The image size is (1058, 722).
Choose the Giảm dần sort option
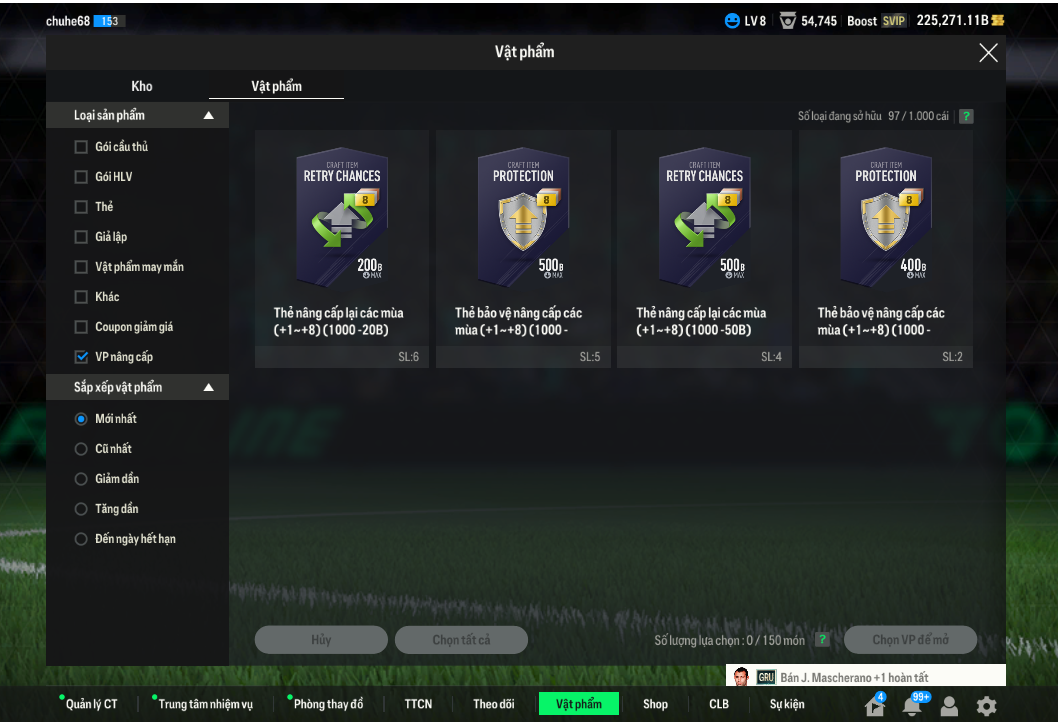[x=81, y=479]
